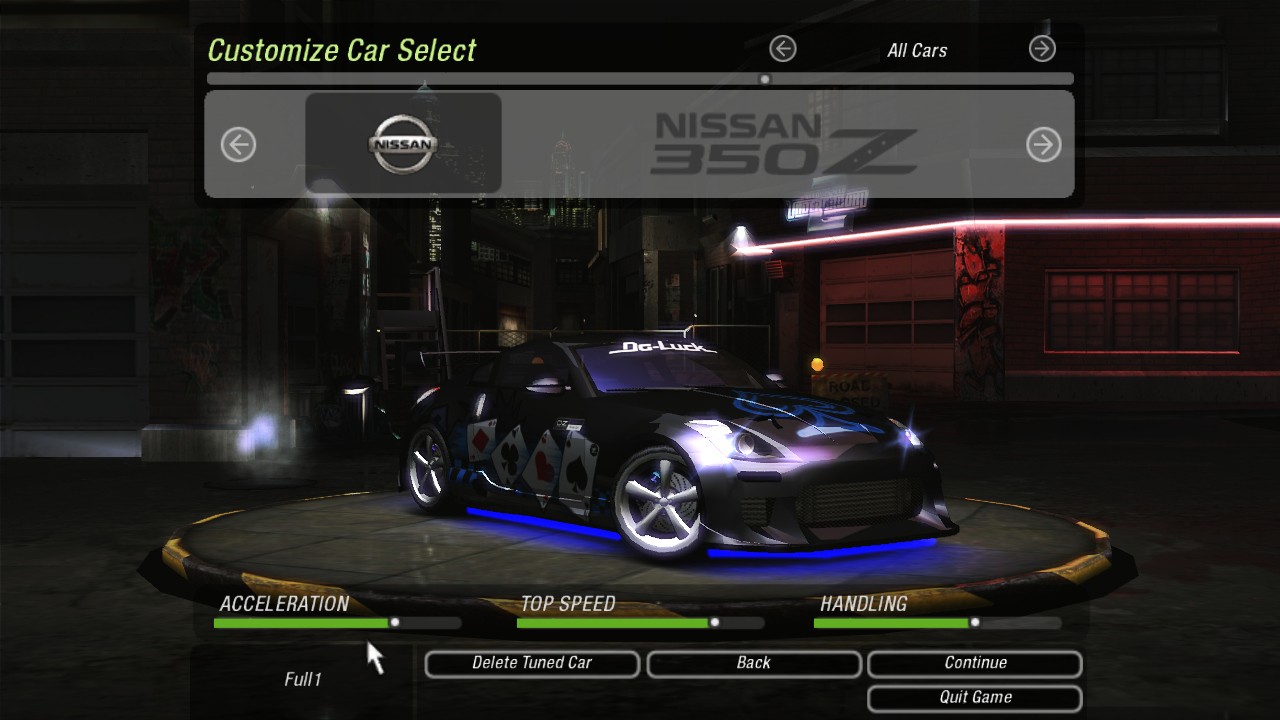
Task: Browse to the previous car
Action: point(238,145)
